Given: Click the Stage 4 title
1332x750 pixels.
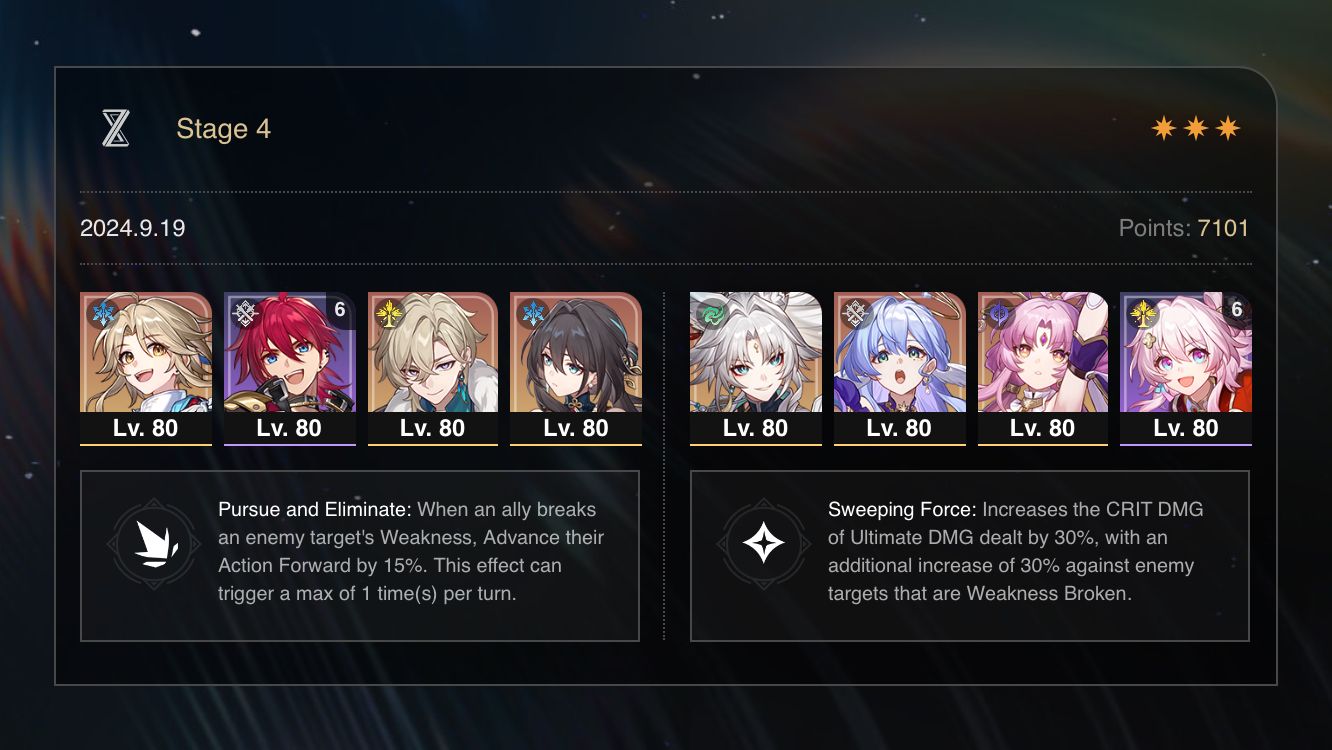Looking at the screenshot, I should coord(223,128).
